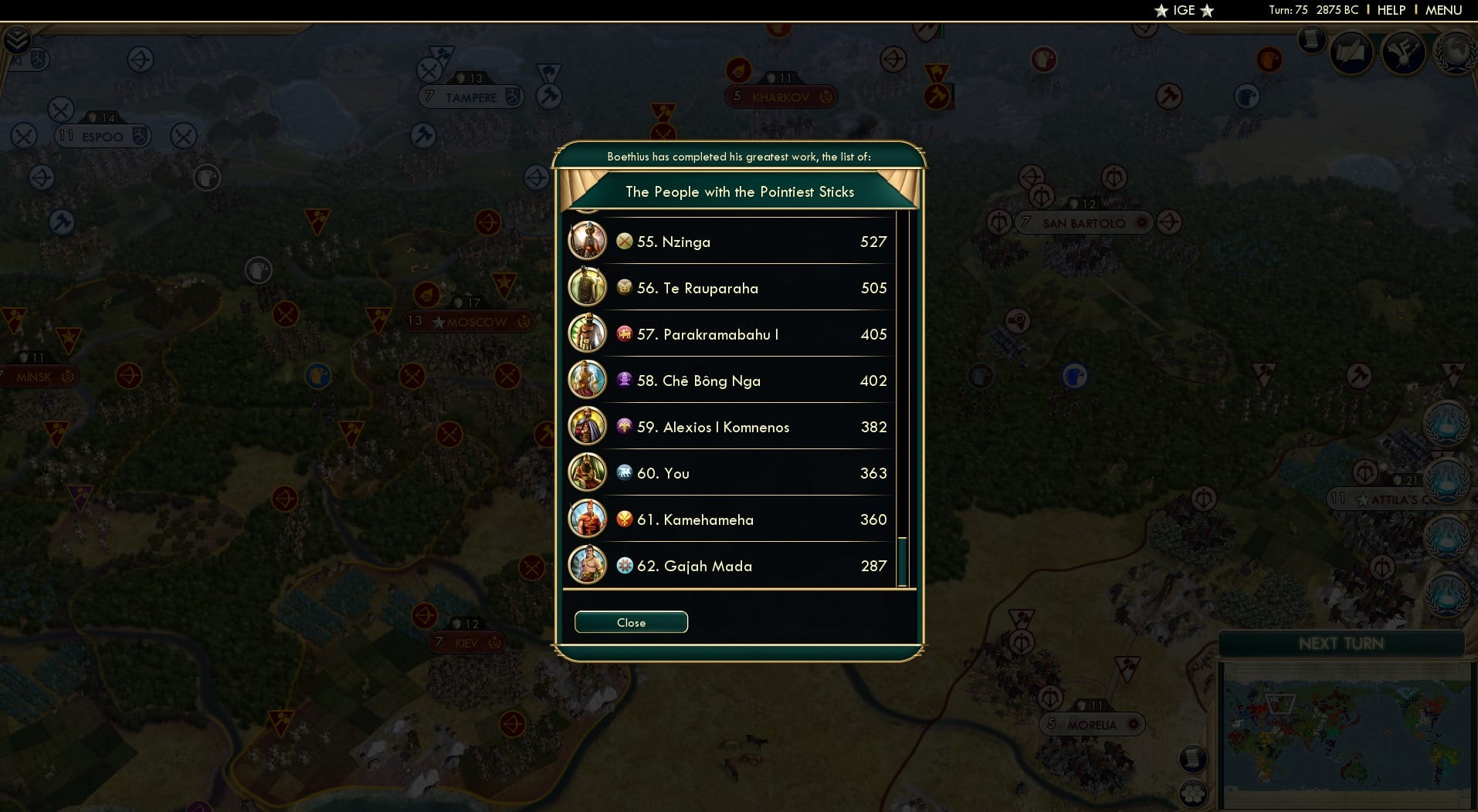
Task: Click Te Rauparaha's leader portrait
Action: tap(588, 287)
